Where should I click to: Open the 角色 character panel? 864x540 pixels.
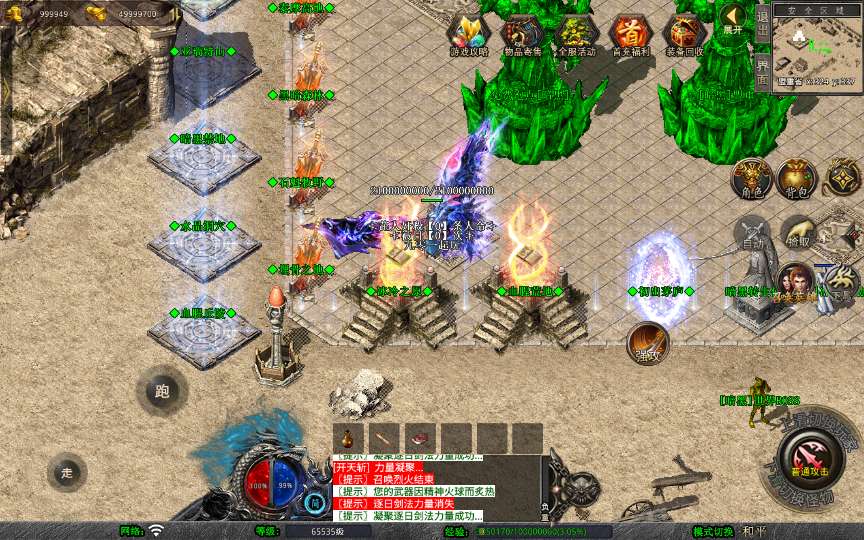tap(751, 178)
